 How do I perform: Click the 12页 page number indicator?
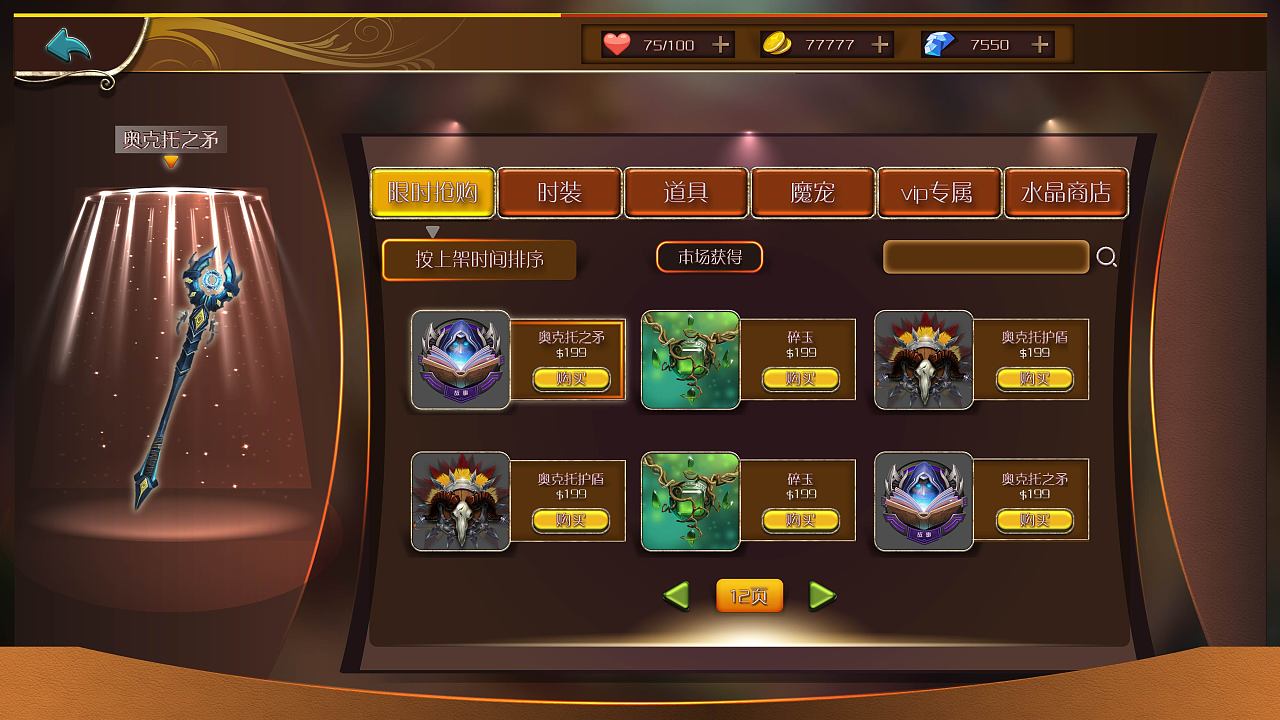tap(749, 595)
